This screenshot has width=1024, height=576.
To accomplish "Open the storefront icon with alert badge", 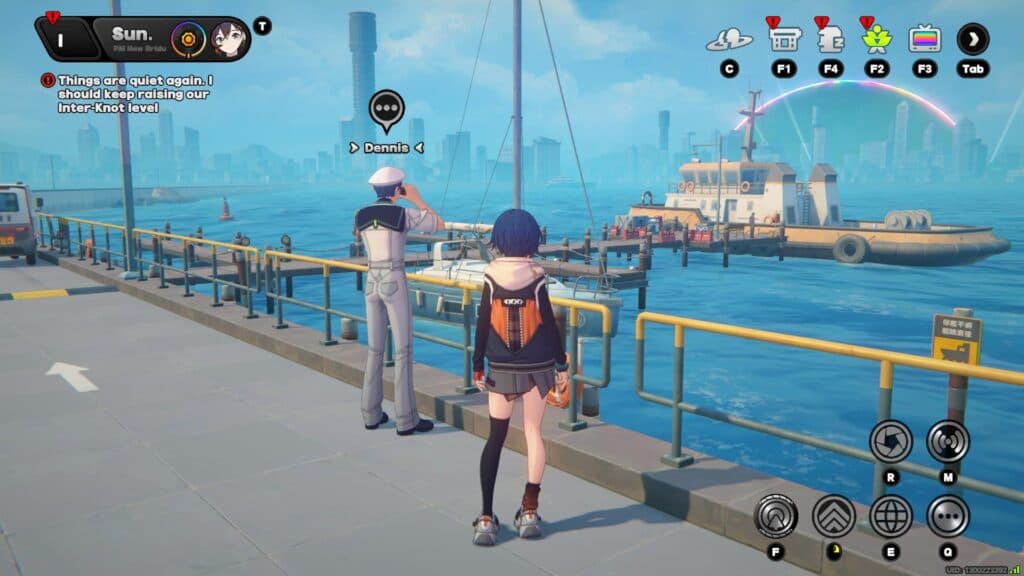I will 784,39.
